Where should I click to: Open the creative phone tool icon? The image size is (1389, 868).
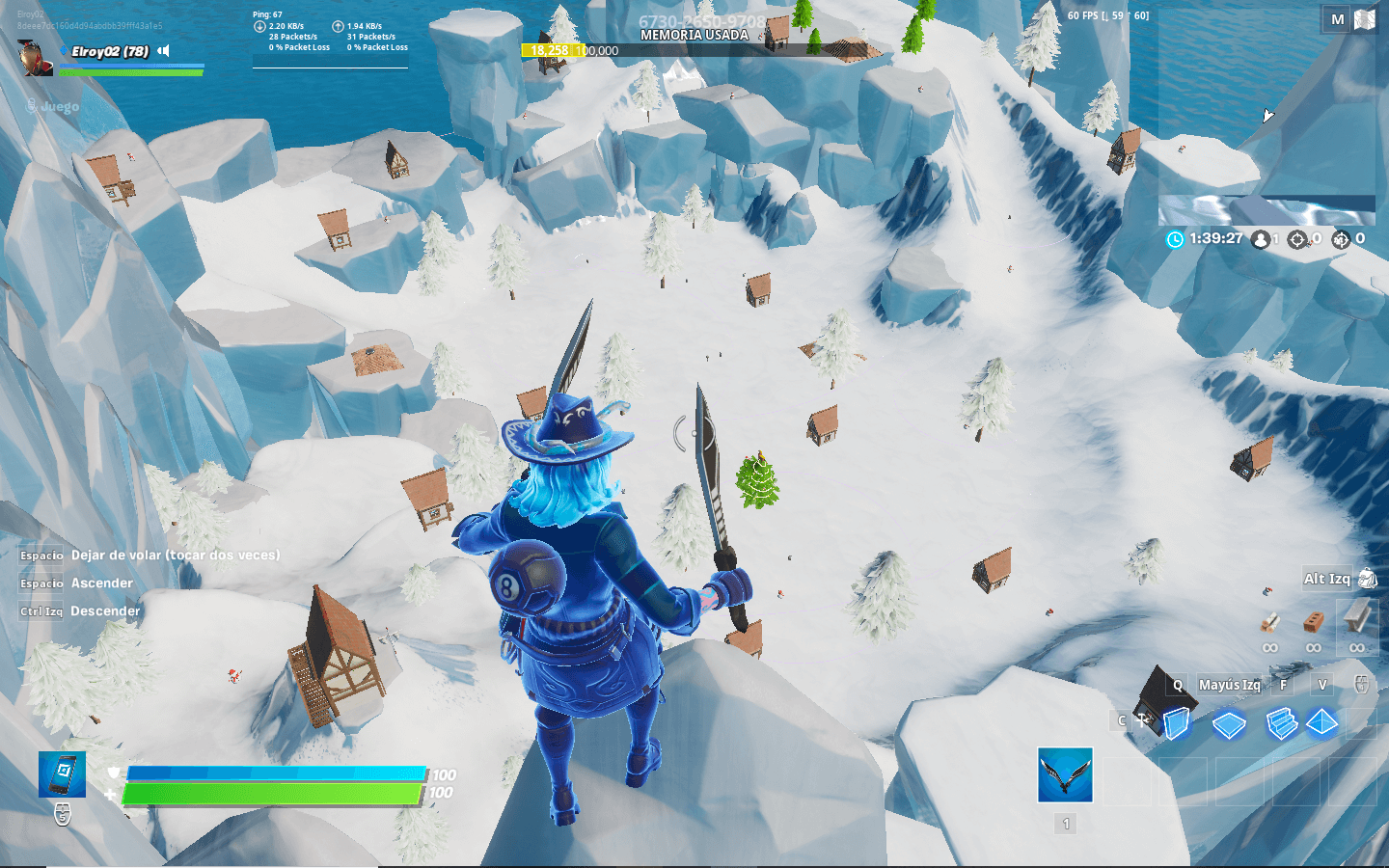point(60,774)
